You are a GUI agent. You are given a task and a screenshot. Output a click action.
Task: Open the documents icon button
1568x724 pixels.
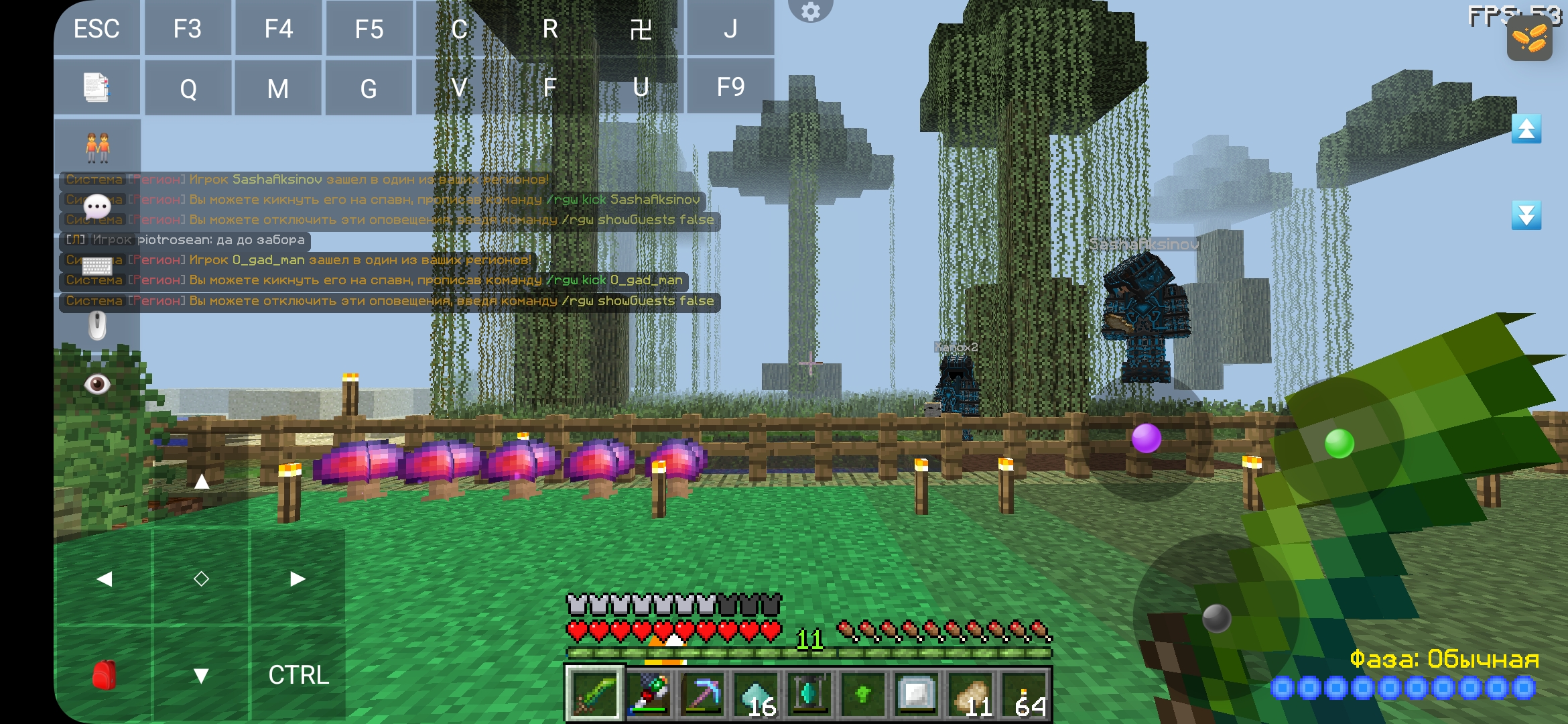coord(96,87)
